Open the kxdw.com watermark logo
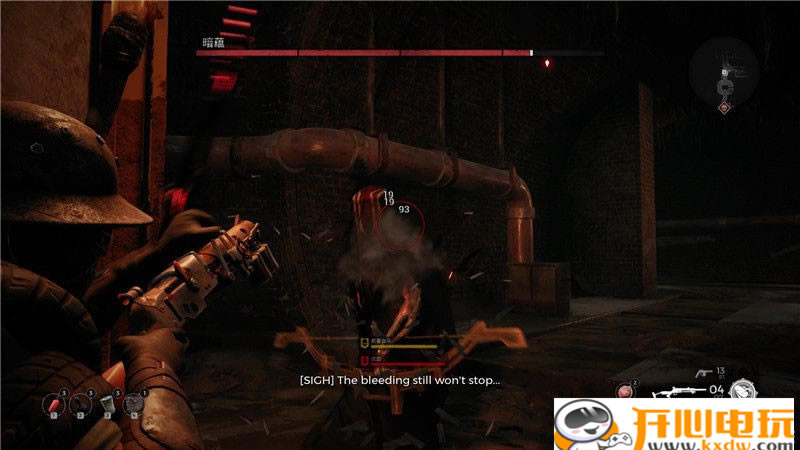This screenshot has width=800, height=450. (676, 424)
